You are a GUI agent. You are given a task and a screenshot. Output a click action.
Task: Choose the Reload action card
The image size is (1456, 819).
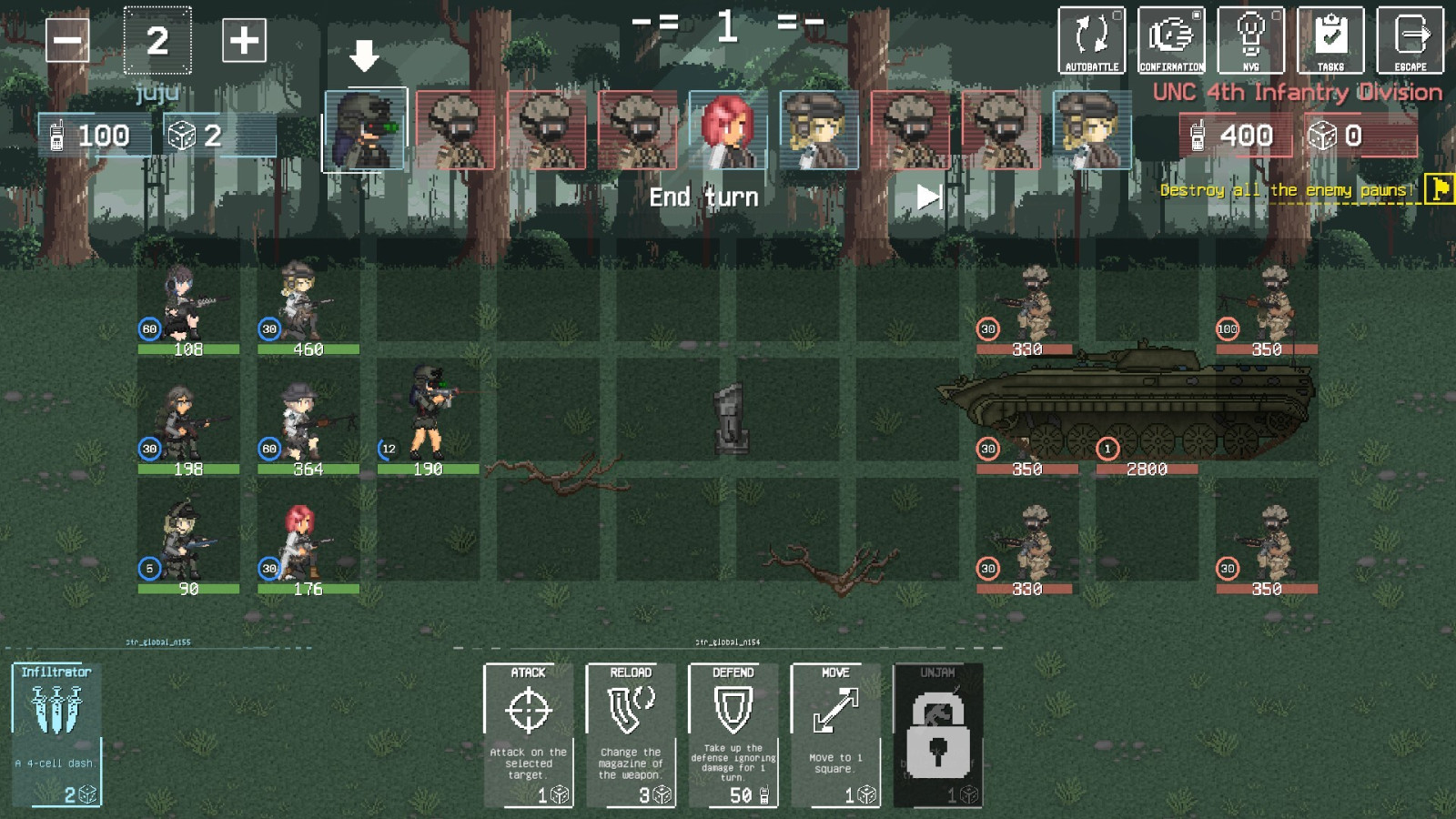[x=631, y=735]
